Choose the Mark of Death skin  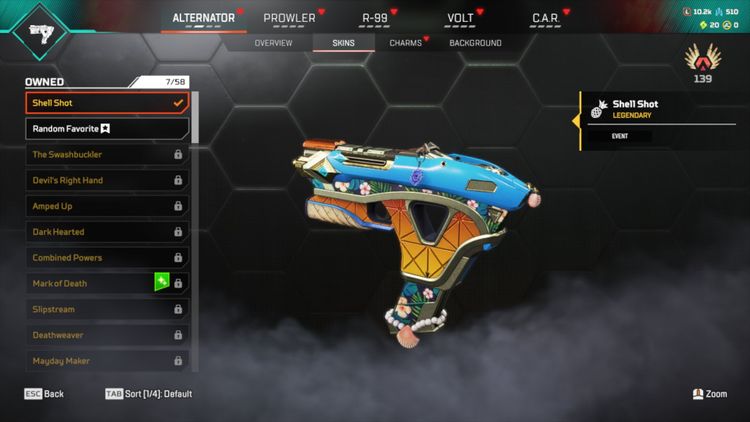[90, 284]
